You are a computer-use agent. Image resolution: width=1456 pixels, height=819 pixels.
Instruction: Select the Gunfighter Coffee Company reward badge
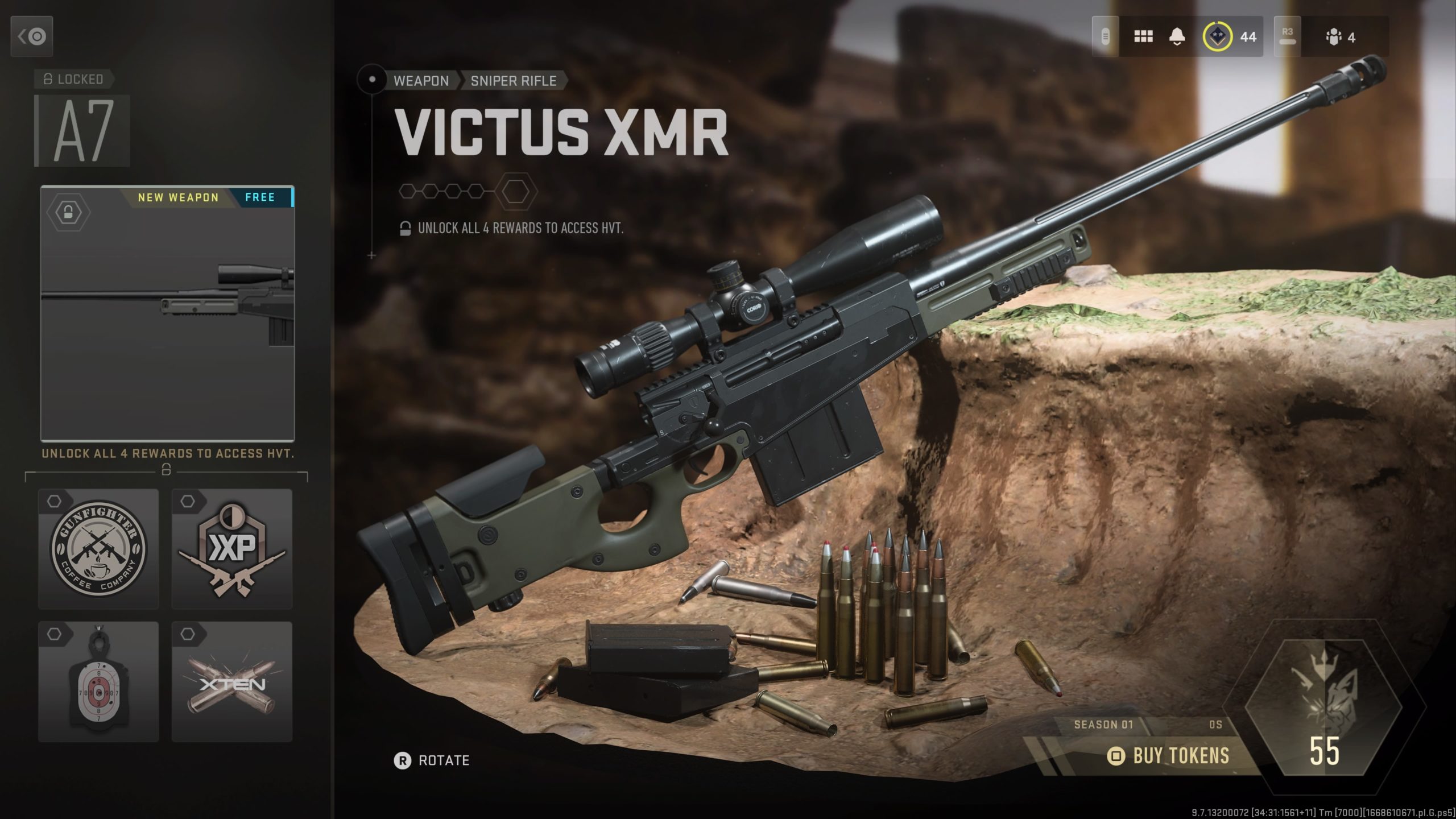(98, 549)
